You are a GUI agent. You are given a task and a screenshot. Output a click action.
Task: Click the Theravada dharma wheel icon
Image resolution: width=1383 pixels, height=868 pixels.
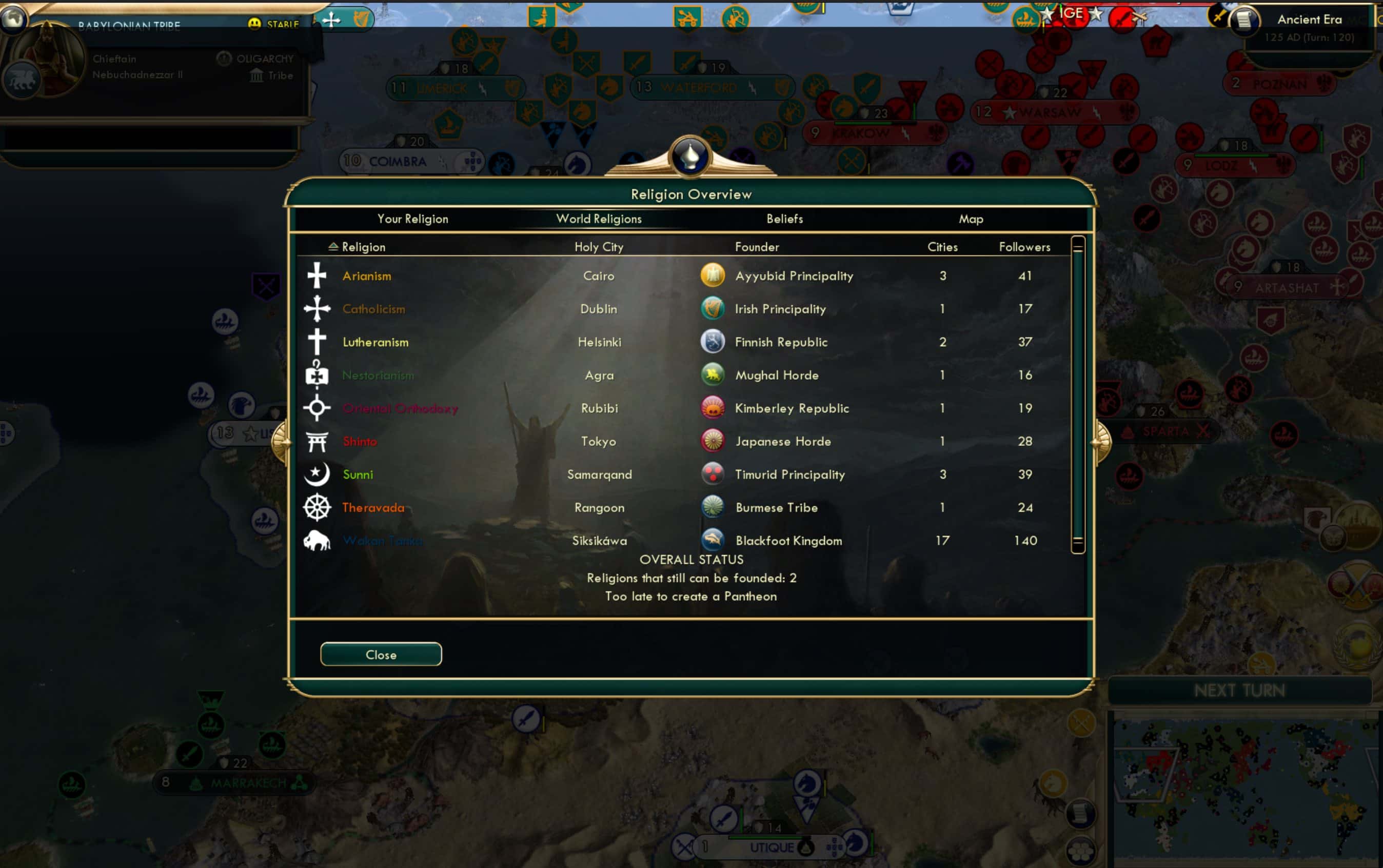click(317, 507)
